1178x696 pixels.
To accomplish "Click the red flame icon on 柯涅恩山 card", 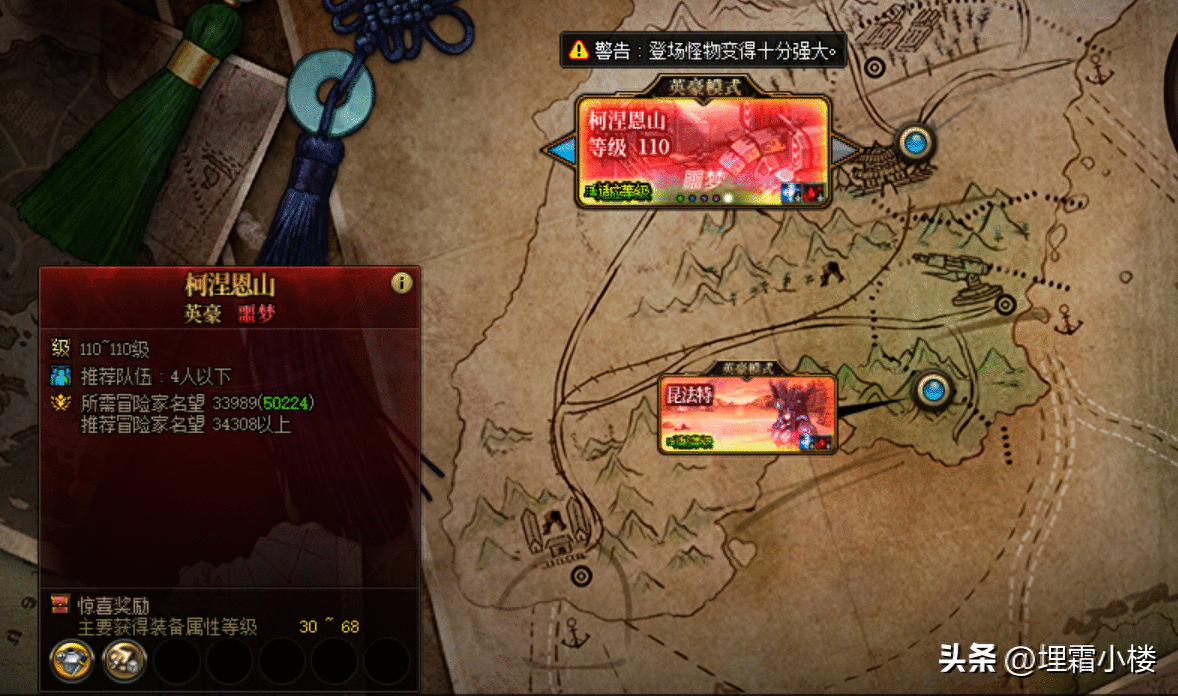I will coord(814,192).
